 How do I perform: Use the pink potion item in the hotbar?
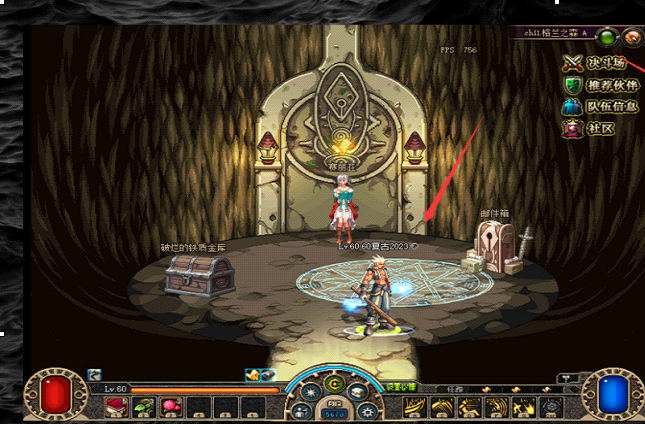(170, 406)
